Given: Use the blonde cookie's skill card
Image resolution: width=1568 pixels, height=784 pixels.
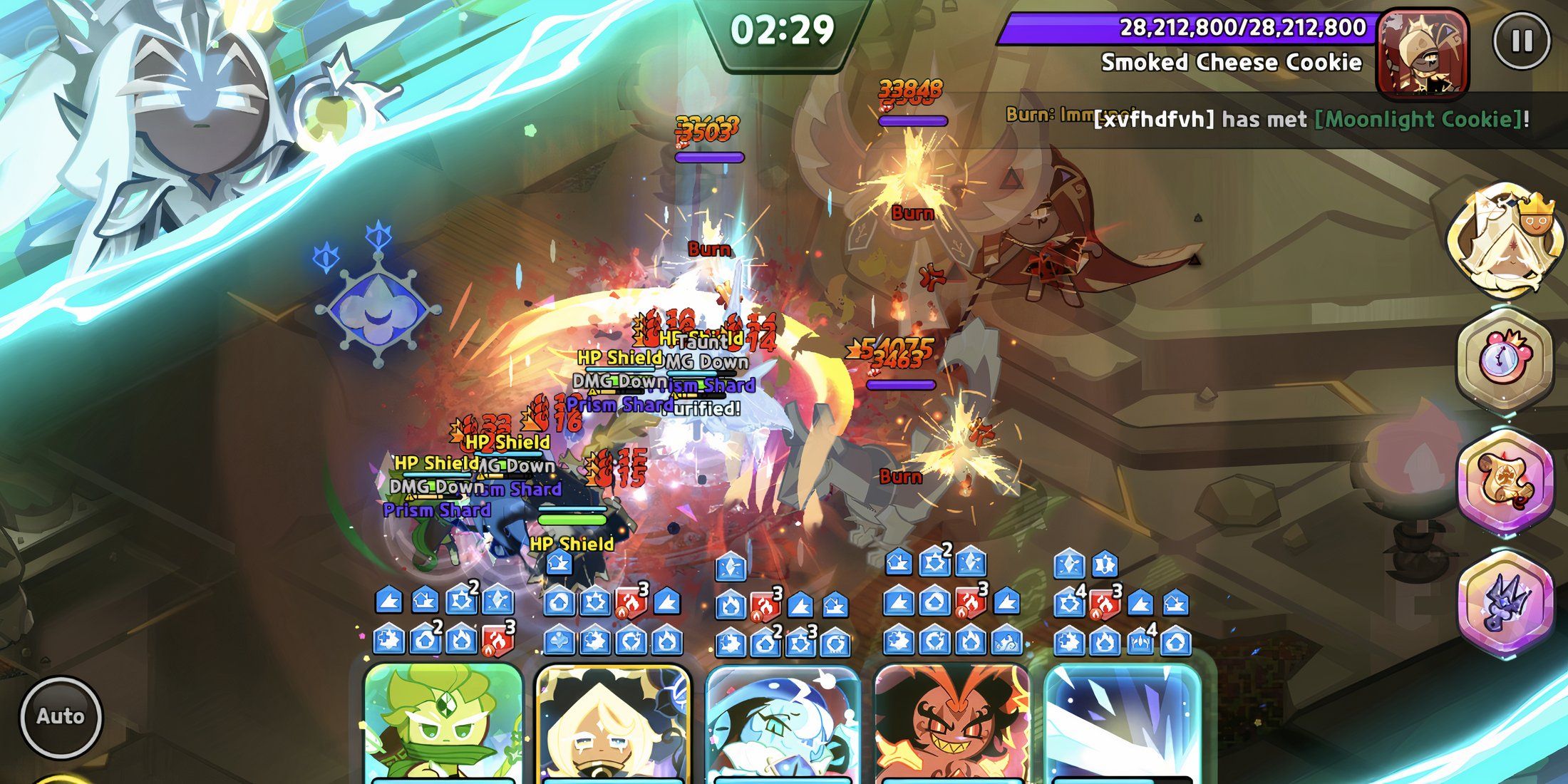Looking at the screenshot, I should (613, 723).
